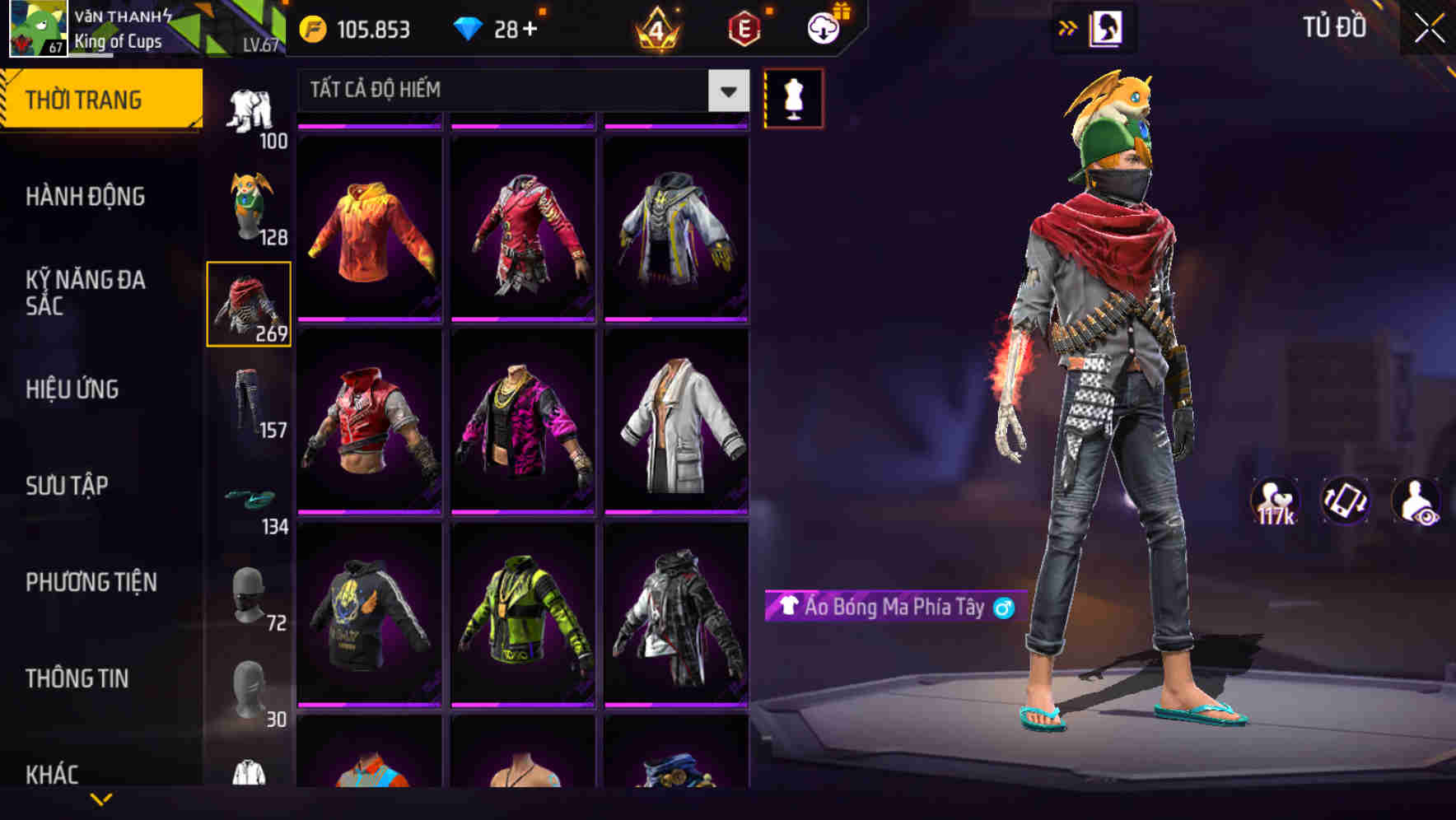Toggle the white shirt category at sidebar bottom
The width and height of the screenshot is (1456, 820).
pos(249,774)
